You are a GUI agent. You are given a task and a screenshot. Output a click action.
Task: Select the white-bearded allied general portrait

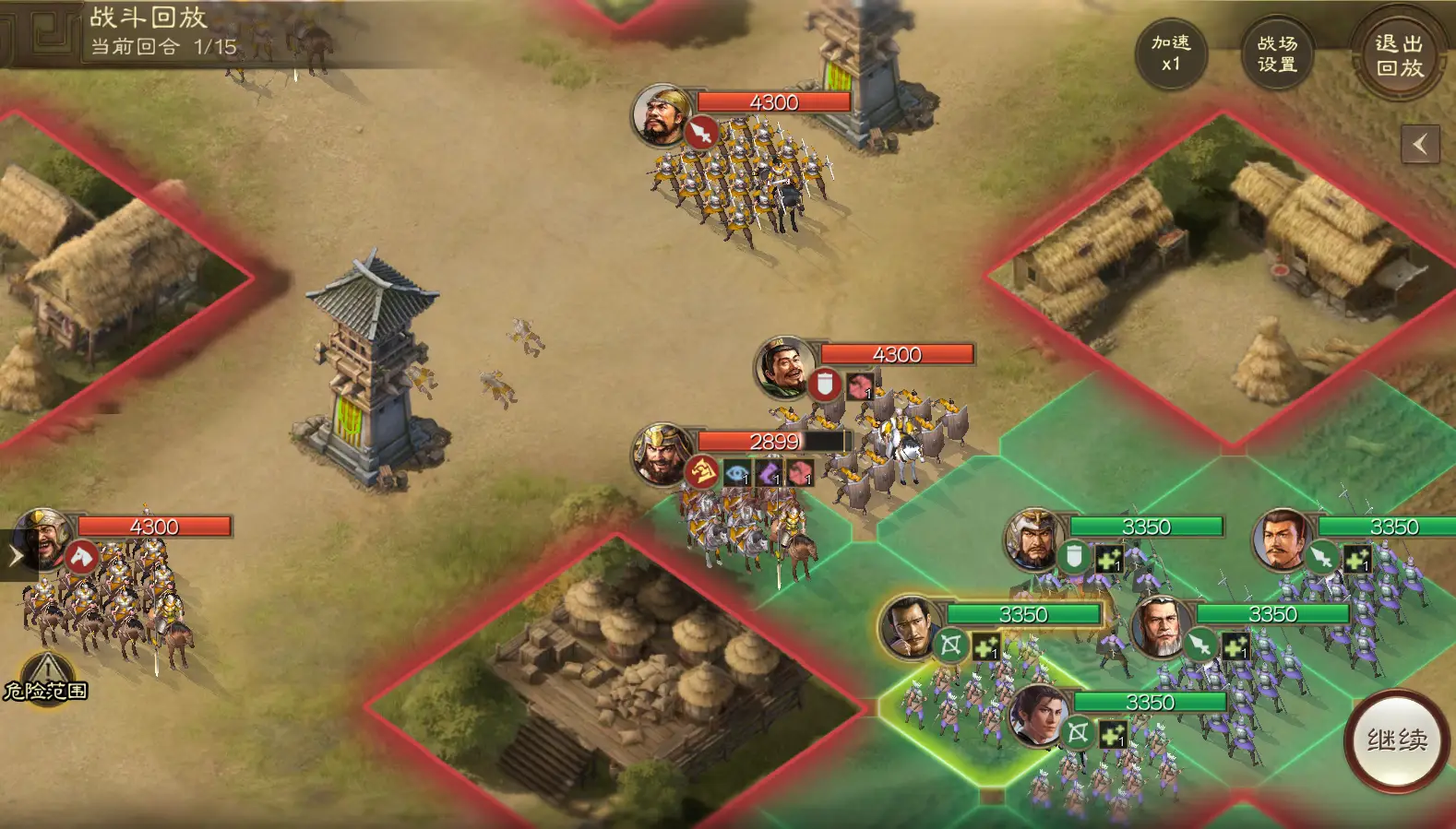1161,626
